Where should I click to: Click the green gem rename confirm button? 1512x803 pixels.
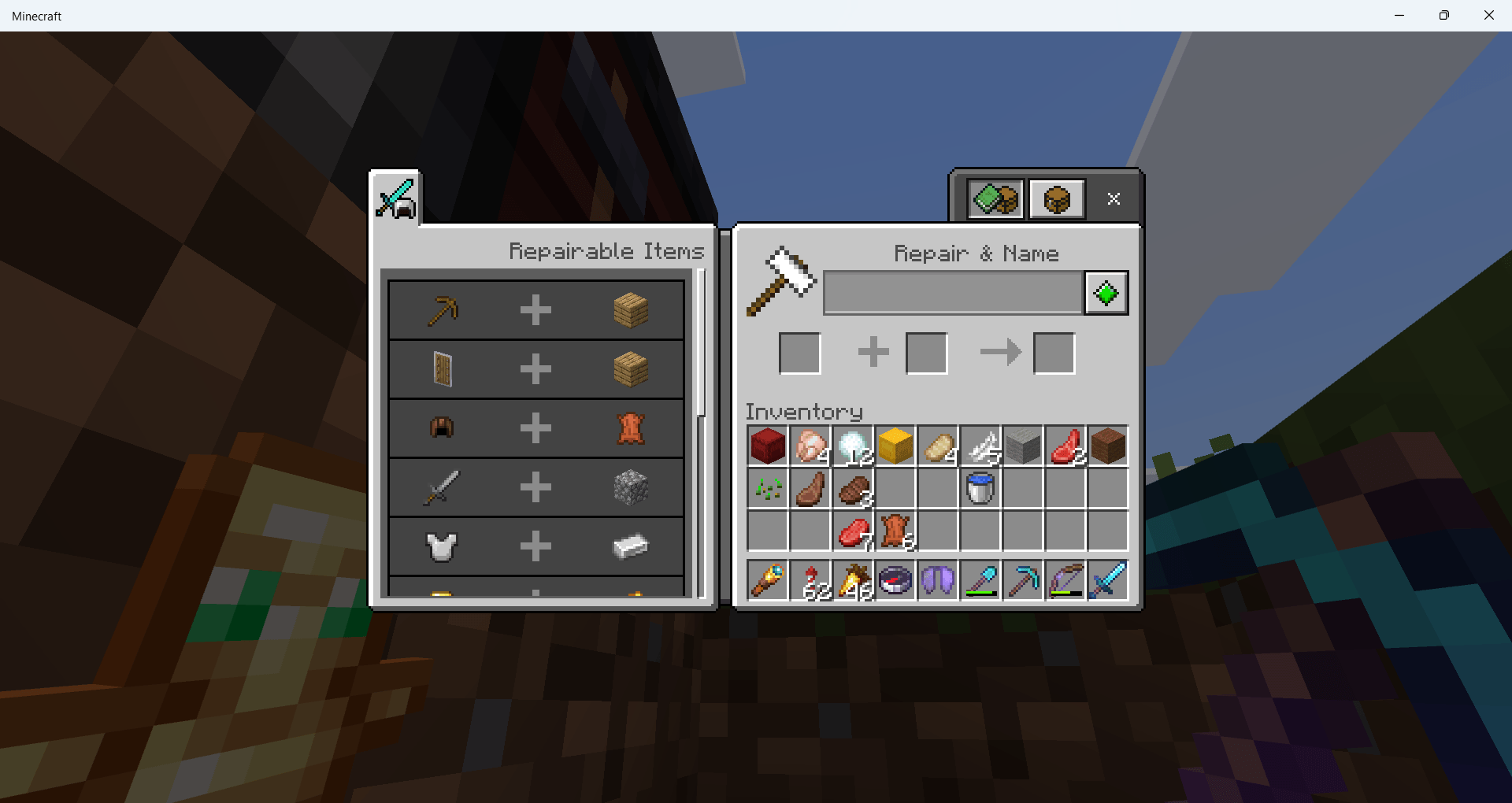[1106, 292]
